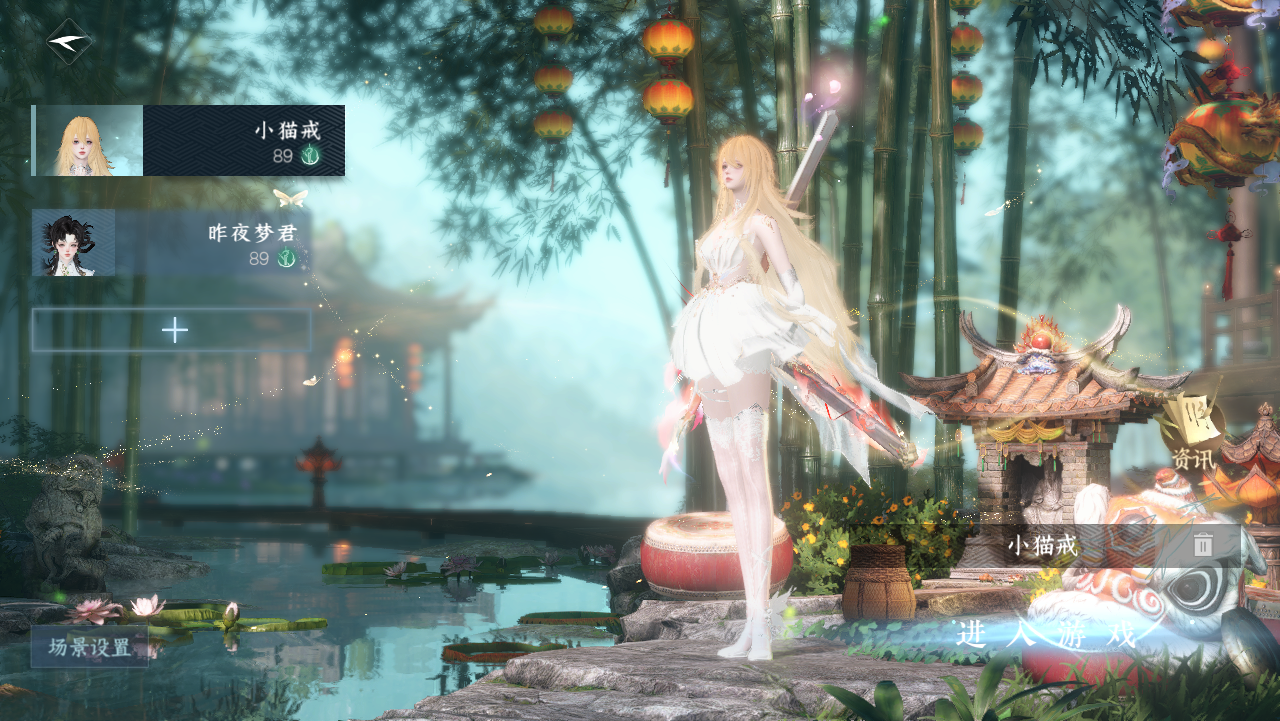
Task: Enter the game via 进入游戏
Action: 1047,634
